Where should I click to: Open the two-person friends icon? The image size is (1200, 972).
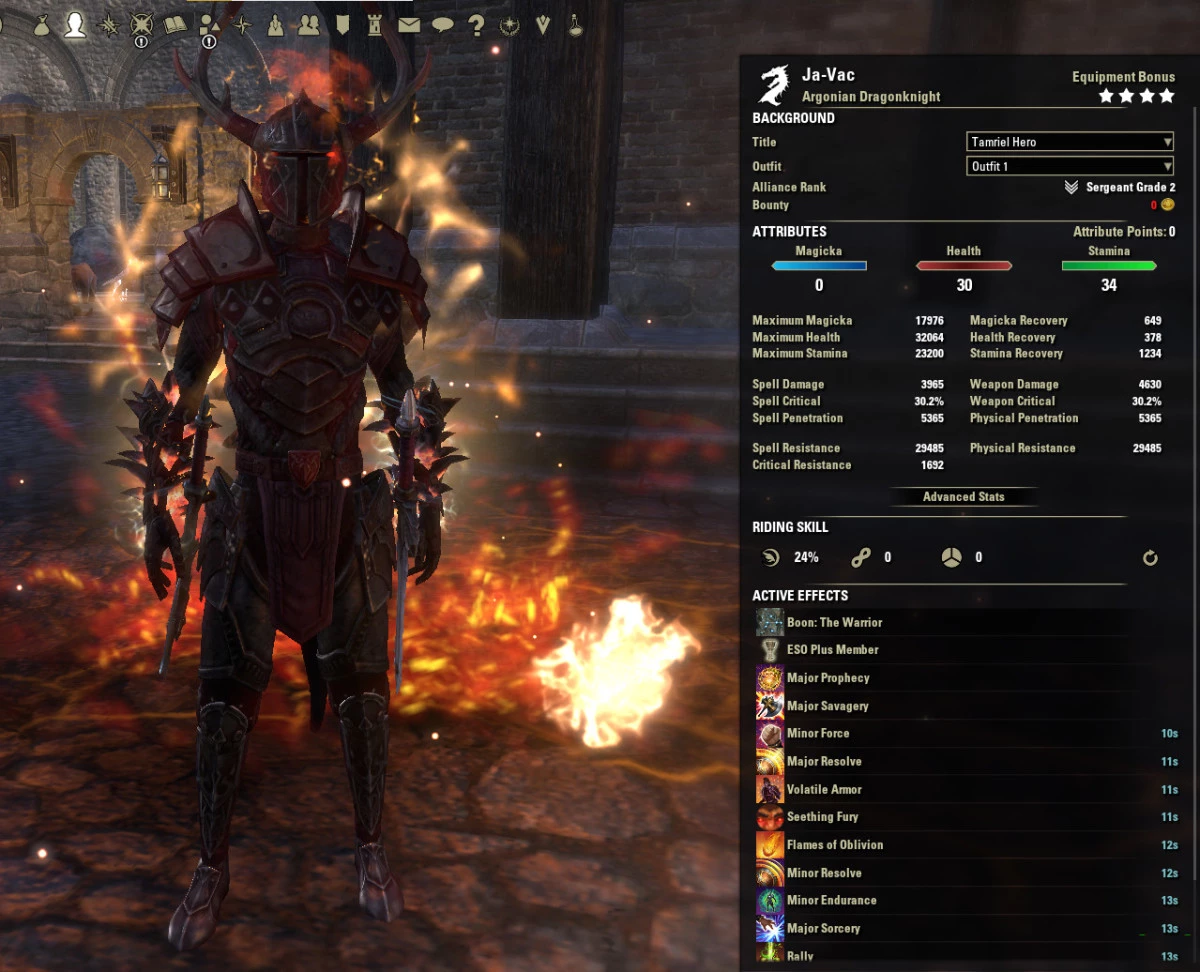pos(309,25)
